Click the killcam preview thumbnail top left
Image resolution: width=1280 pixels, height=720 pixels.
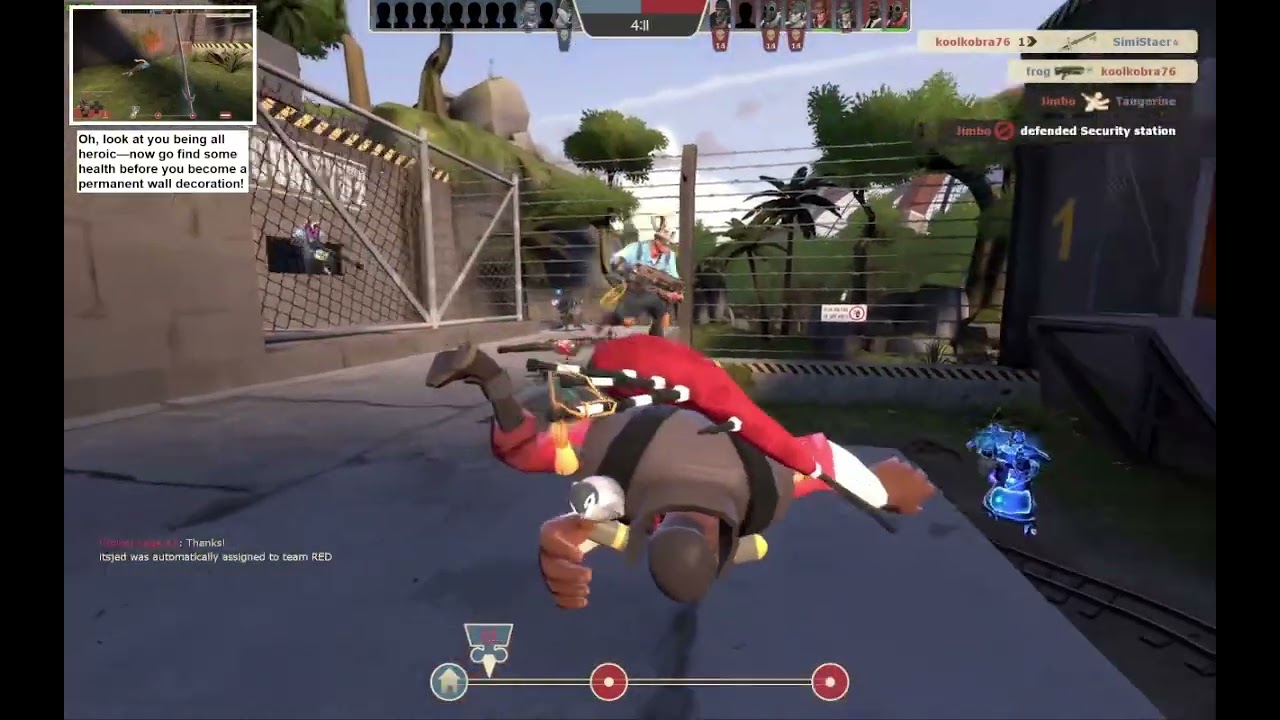click(162, 64)
